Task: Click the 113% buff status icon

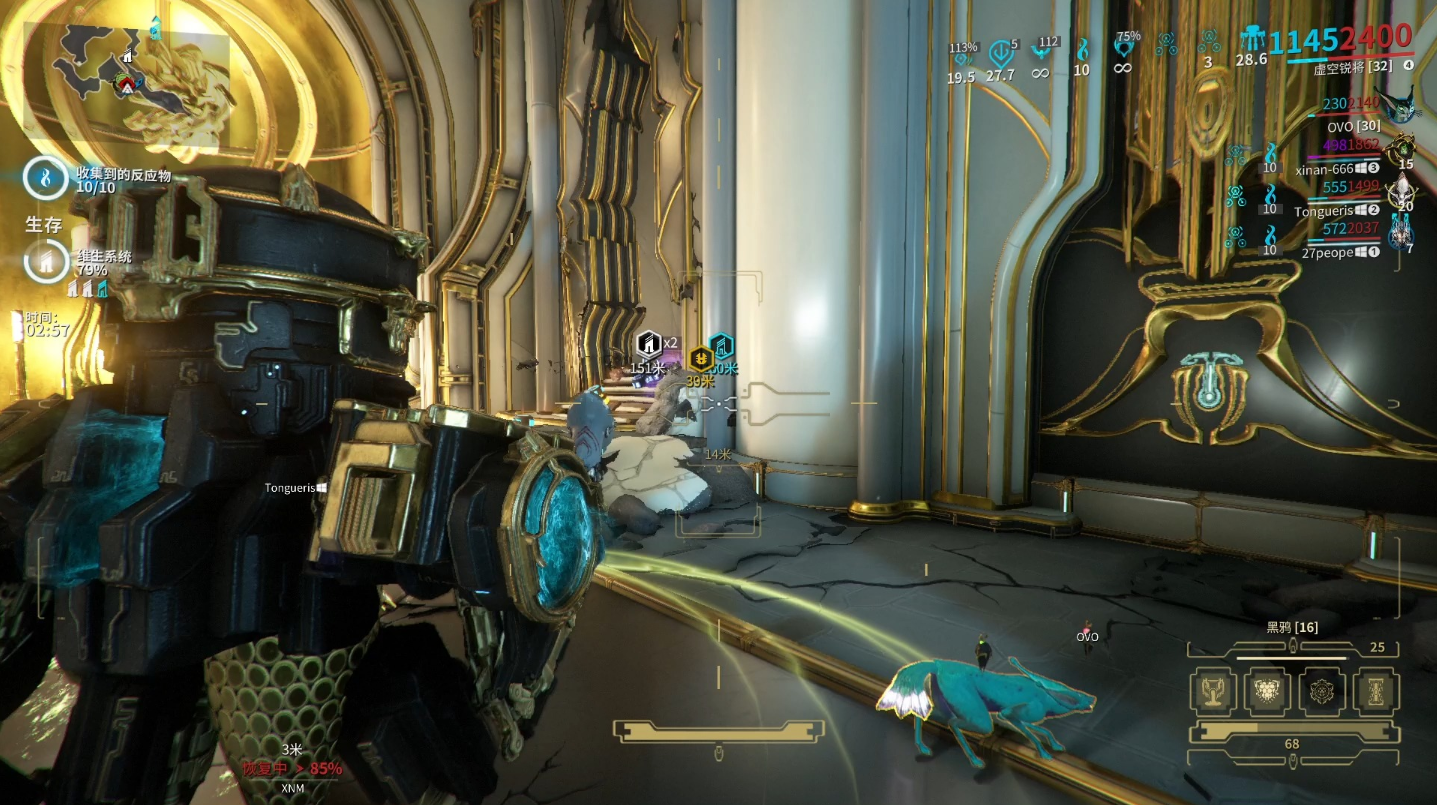Action: [x=962, y=56]
